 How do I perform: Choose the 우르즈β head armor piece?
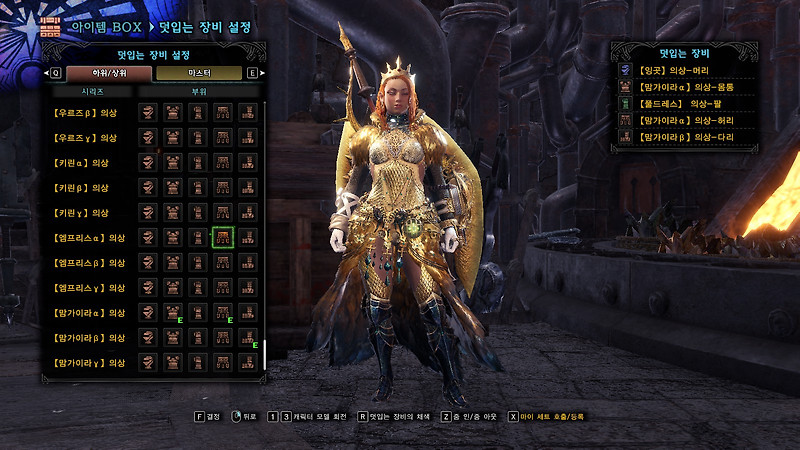pyautogui.click(x=148, y=112)
